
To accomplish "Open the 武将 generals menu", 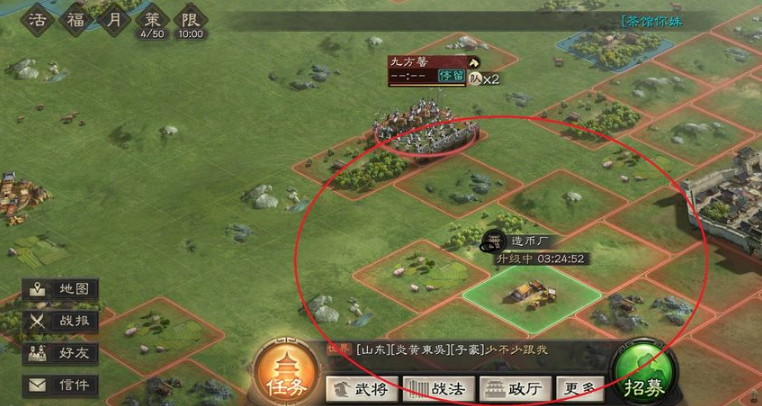I will [360, 388].
